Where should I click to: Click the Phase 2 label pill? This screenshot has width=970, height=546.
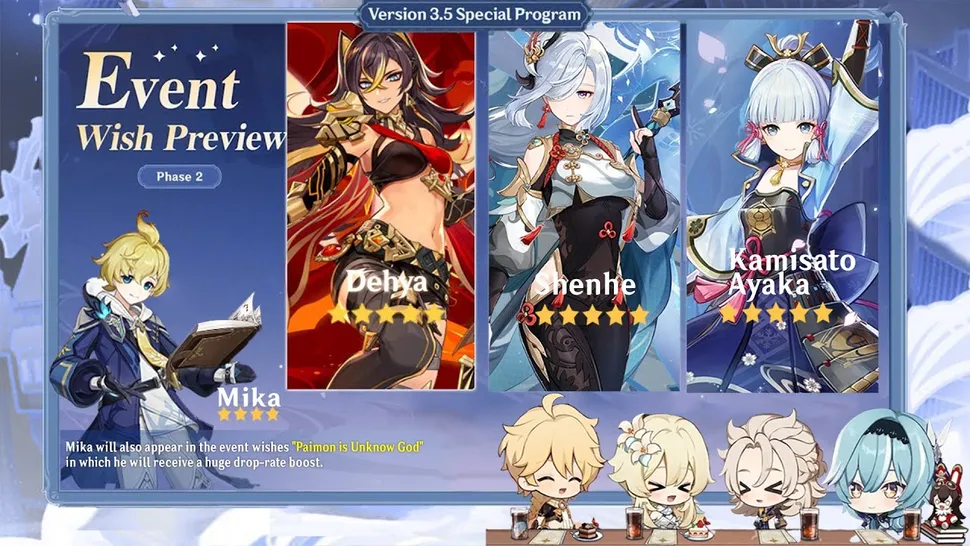[x=179, y=177]
